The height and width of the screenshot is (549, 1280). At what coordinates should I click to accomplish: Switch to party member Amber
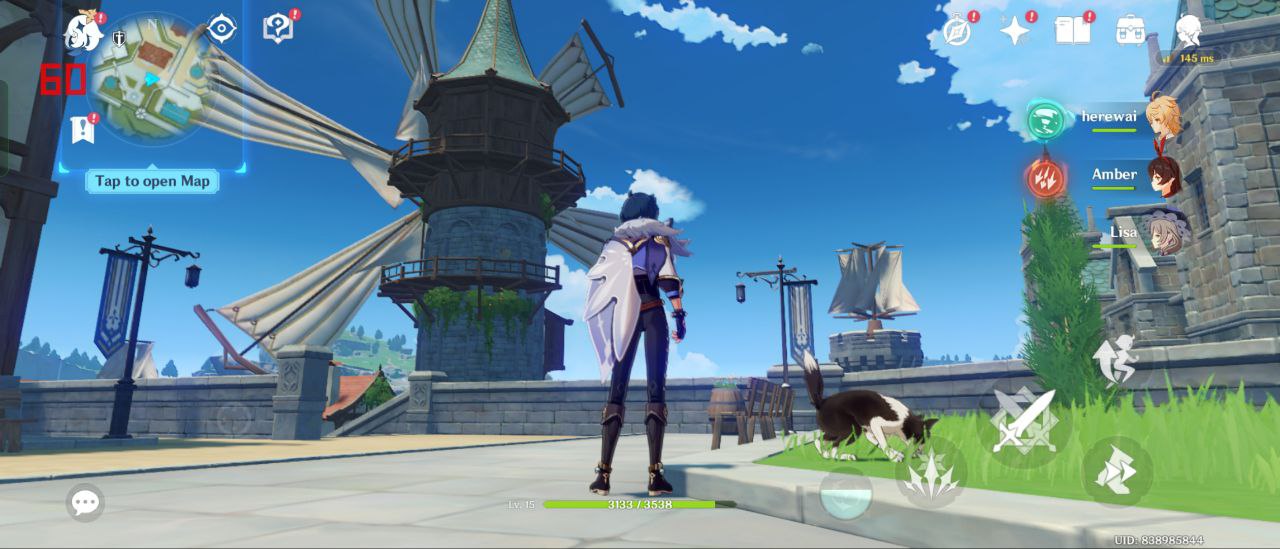[x=1162, y=176]
